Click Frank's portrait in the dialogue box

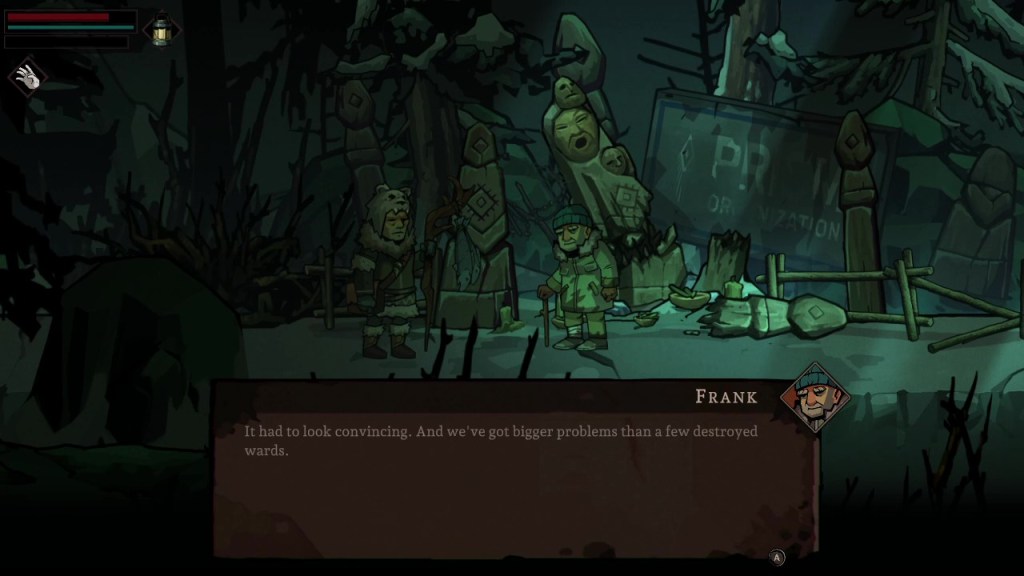(814, 396)
